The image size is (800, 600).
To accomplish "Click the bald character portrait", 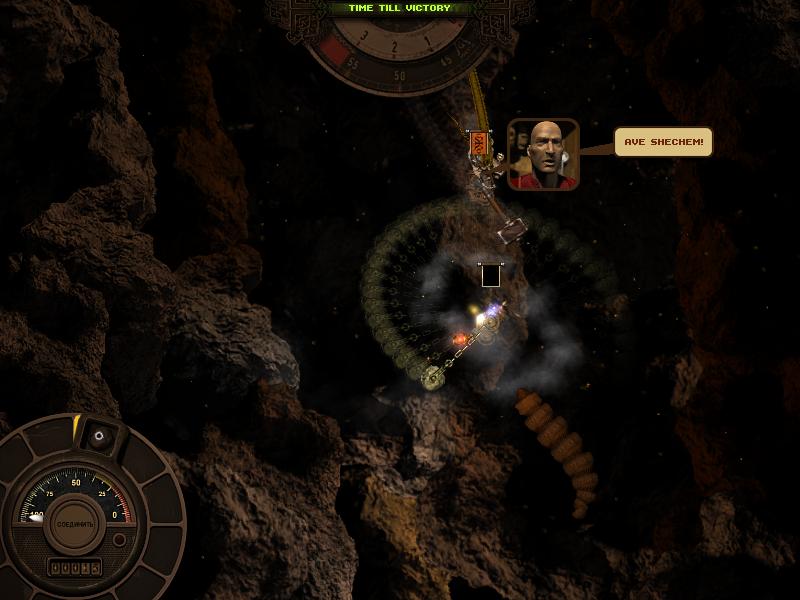I will [543, 154].
